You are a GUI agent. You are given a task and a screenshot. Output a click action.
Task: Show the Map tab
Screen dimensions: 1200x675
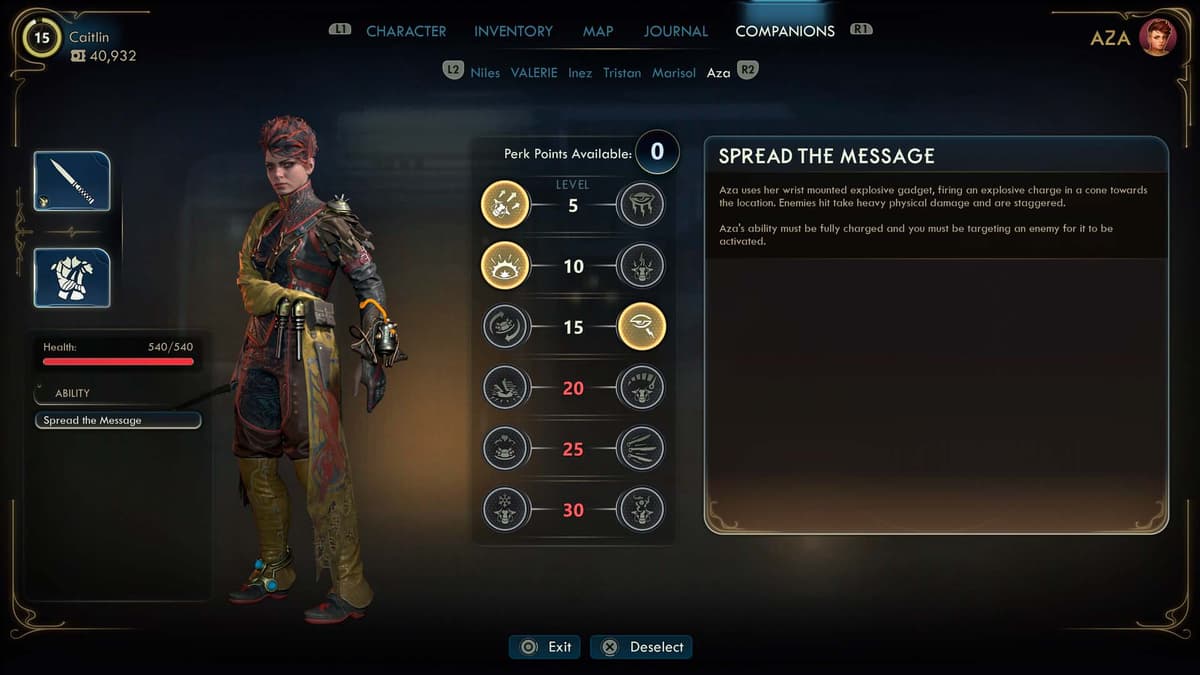[598, 31]
